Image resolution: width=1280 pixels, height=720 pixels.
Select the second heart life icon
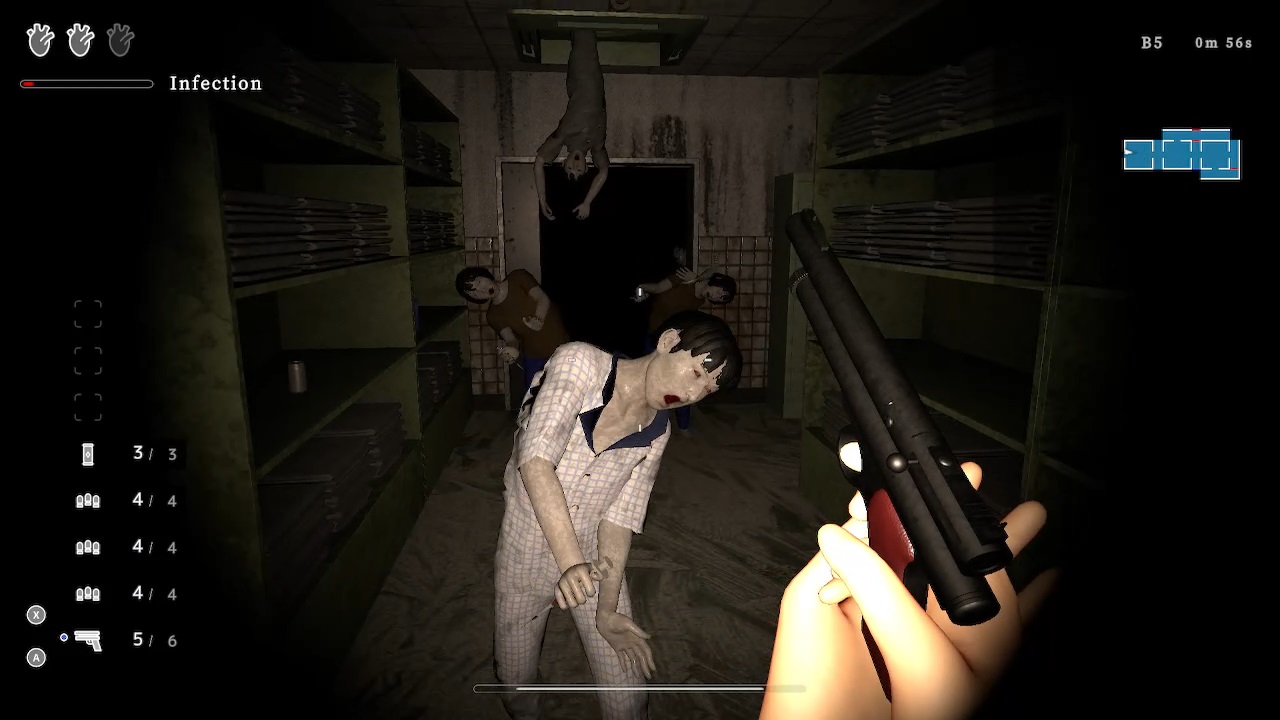pyautogui.click(x=79, y=39)
